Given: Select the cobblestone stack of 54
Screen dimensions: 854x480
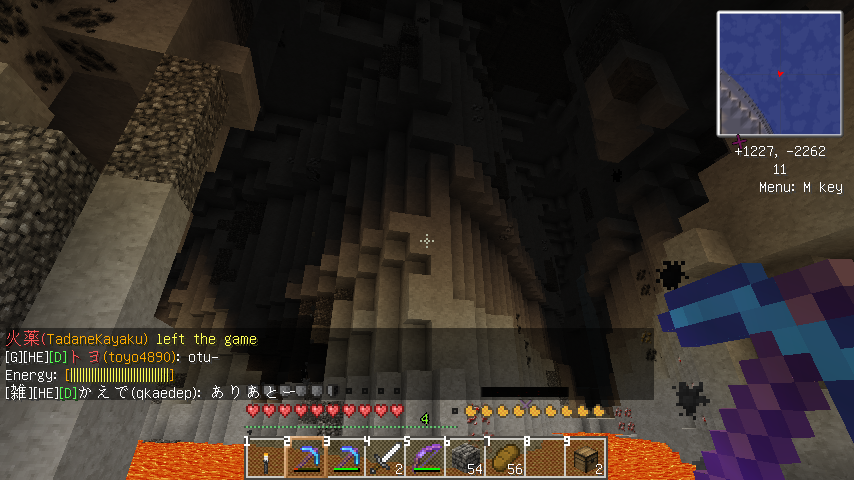Looking at the screenshot, I should 466,459.
